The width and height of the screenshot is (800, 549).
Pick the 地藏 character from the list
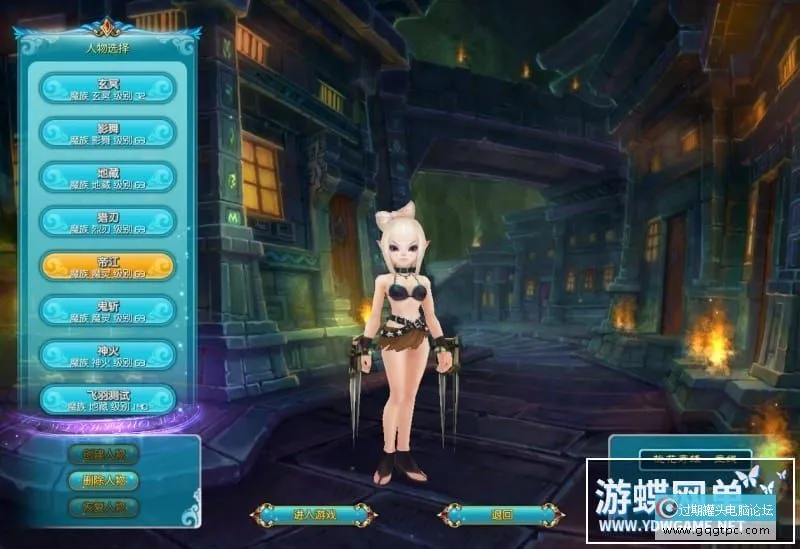tap(107, 177)
